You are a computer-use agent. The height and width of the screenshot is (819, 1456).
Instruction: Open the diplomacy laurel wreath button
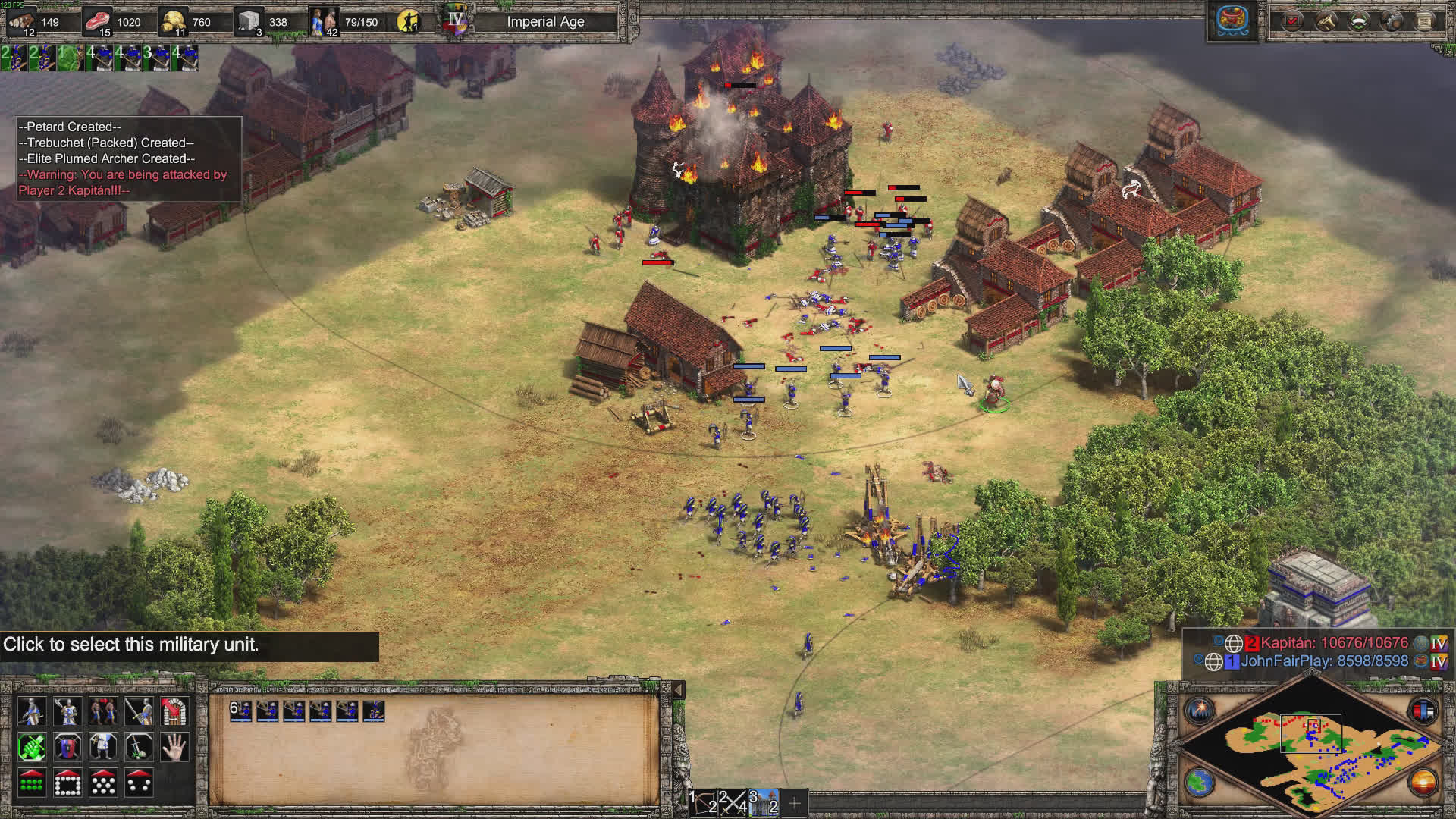(1359, 21)
